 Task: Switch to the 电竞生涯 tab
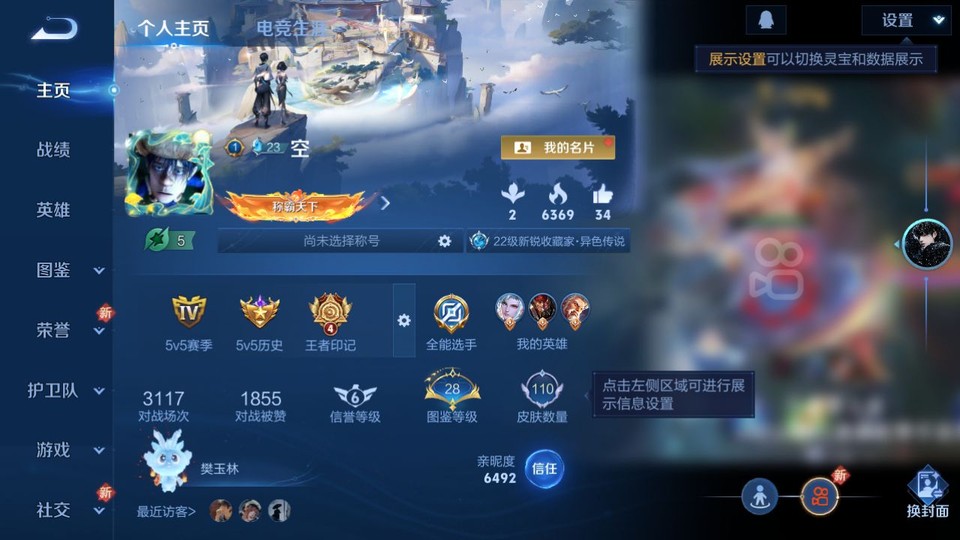coord(292,28)
